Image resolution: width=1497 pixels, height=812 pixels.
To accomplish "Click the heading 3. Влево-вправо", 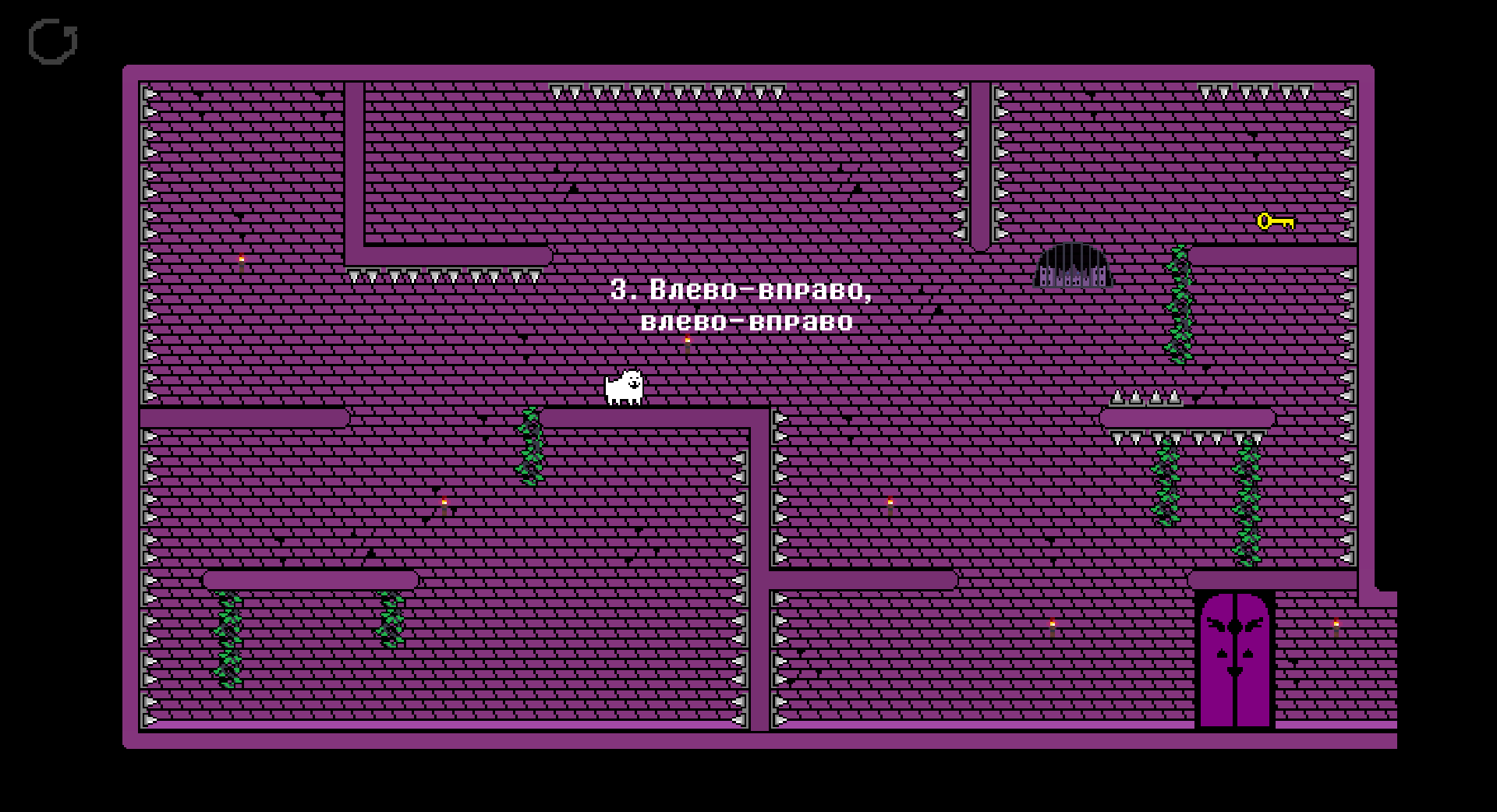I will click(742, 291).
